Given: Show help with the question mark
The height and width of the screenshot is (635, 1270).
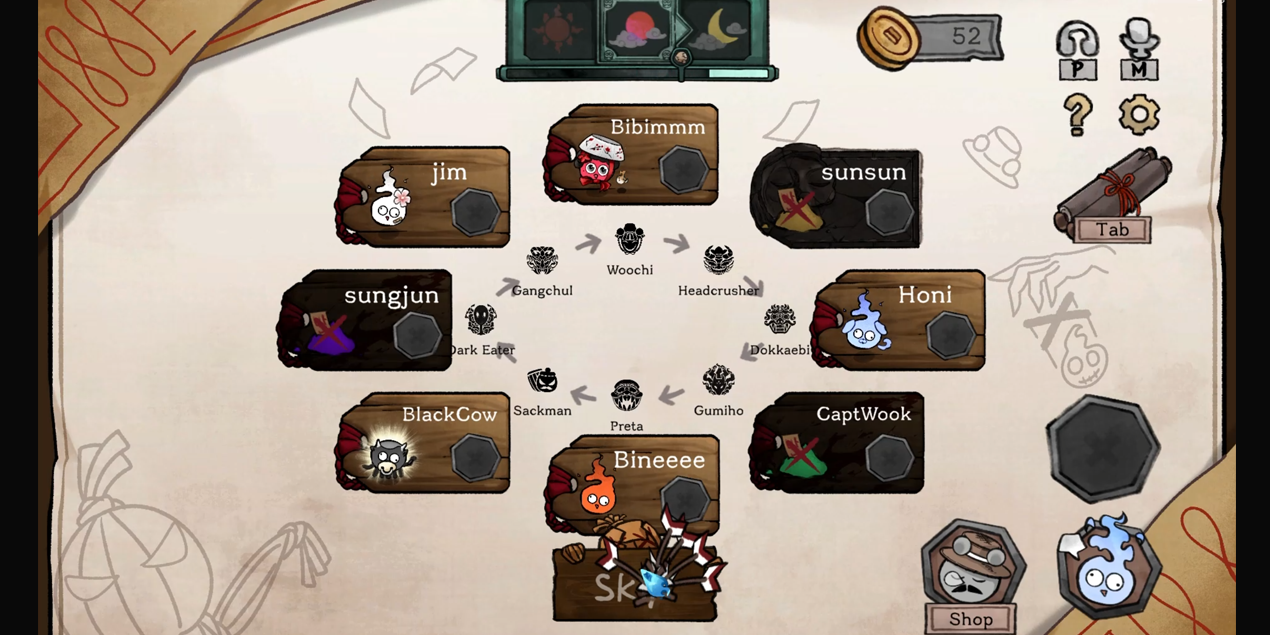Looking at the screenshot, I should coord(1077,115).
